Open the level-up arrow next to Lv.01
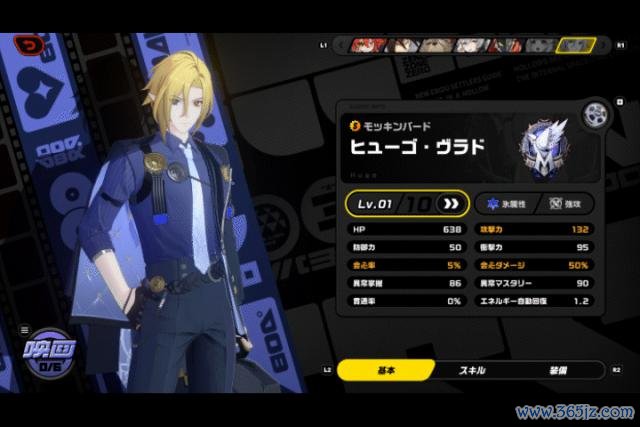 tap(450, 204)
